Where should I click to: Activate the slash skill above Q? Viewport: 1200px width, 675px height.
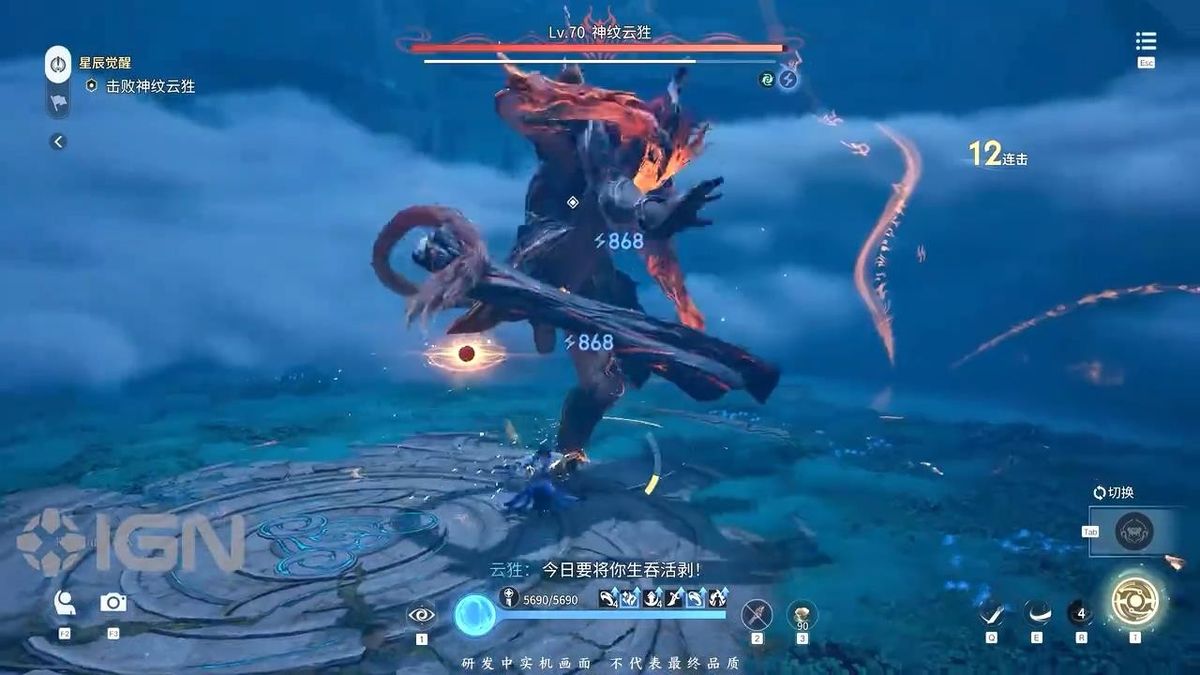point(991,612)
